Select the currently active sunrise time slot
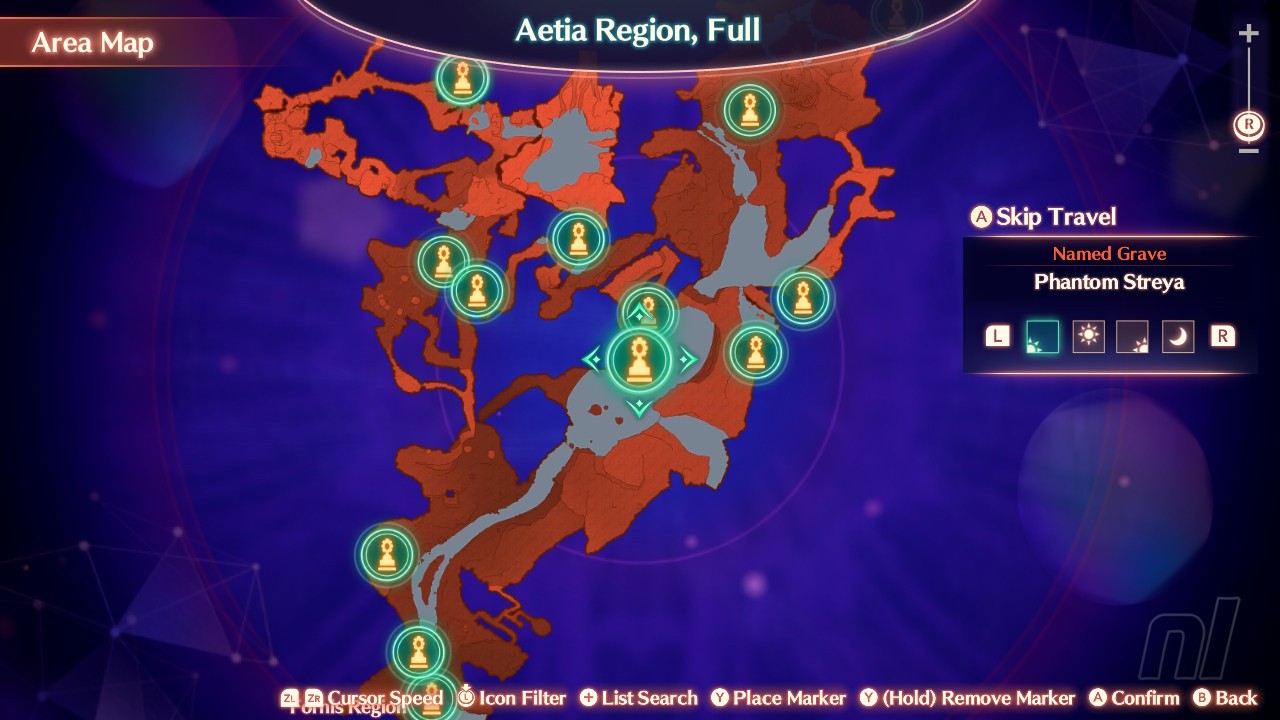Screen dimensions: 1280x720 pyautogui.click(x=1043, y=336)
